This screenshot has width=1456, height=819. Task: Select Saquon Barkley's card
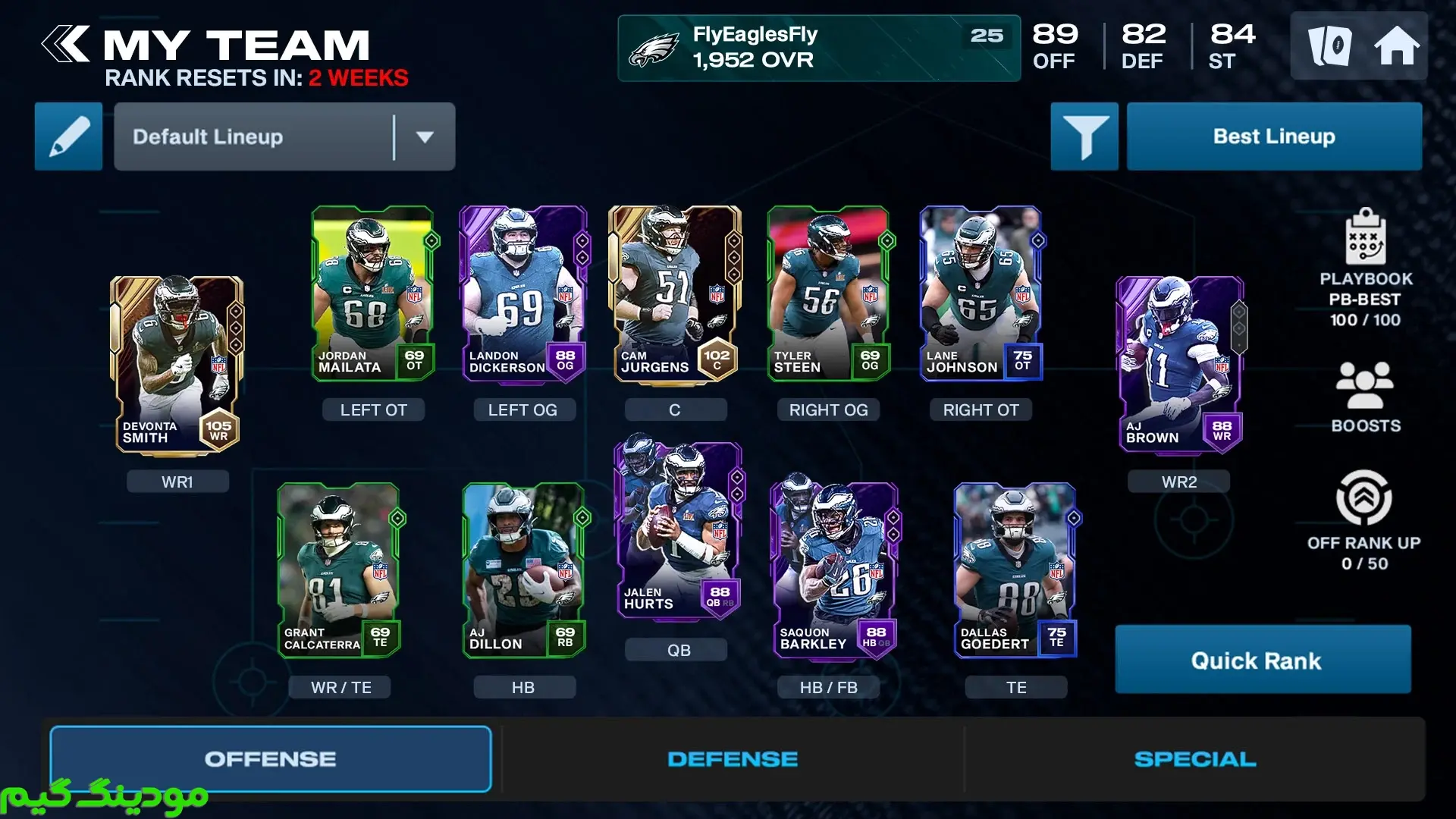coord(834,570)
